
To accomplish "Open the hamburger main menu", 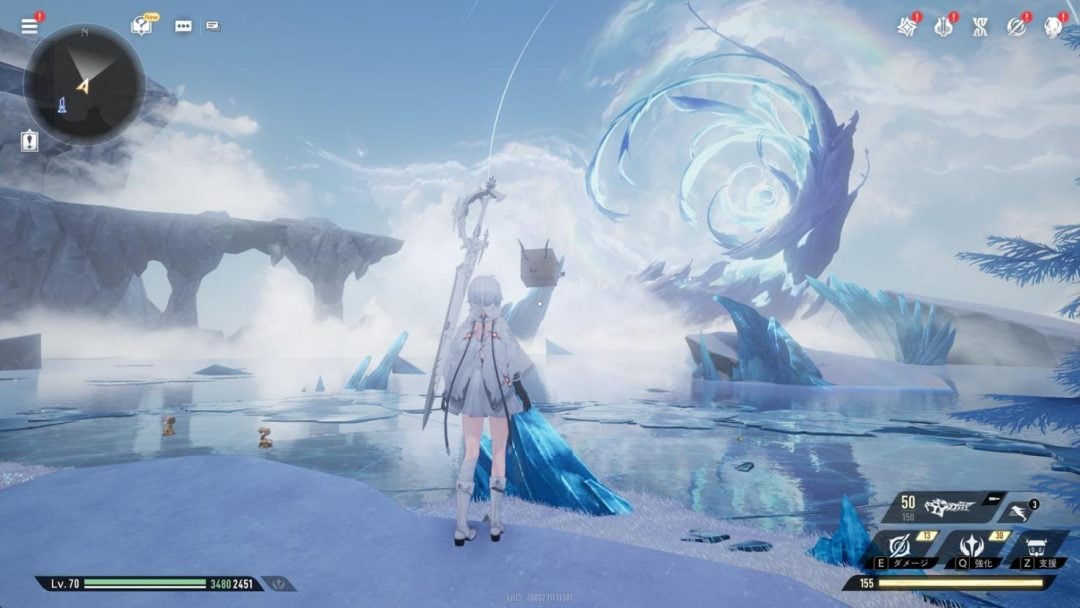I will click(29, 26).
